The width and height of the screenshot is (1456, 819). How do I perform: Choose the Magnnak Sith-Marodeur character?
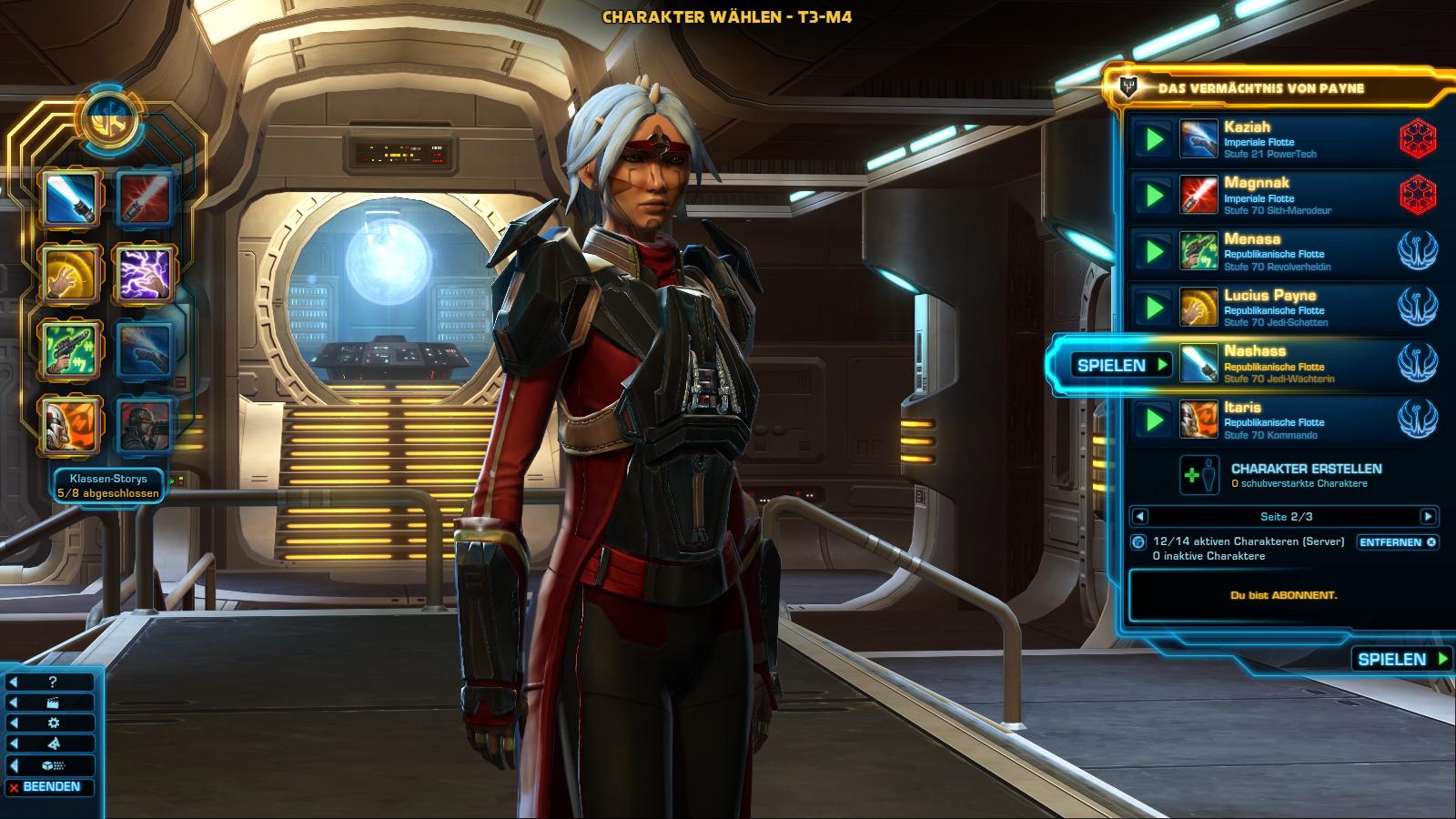(1292, 196)
